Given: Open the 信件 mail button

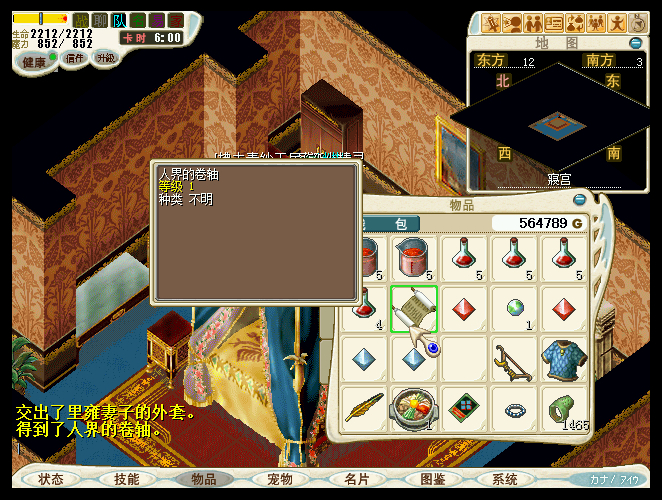Looking at the screenshot, I should (x=75, y=59).
